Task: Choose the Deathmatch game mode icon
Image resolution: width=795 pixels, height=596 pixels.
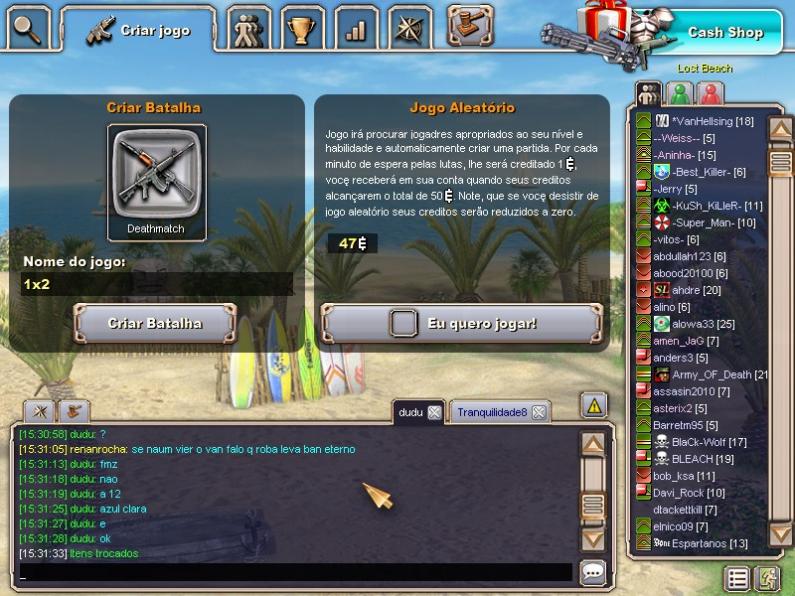Action: coord(156,174)
